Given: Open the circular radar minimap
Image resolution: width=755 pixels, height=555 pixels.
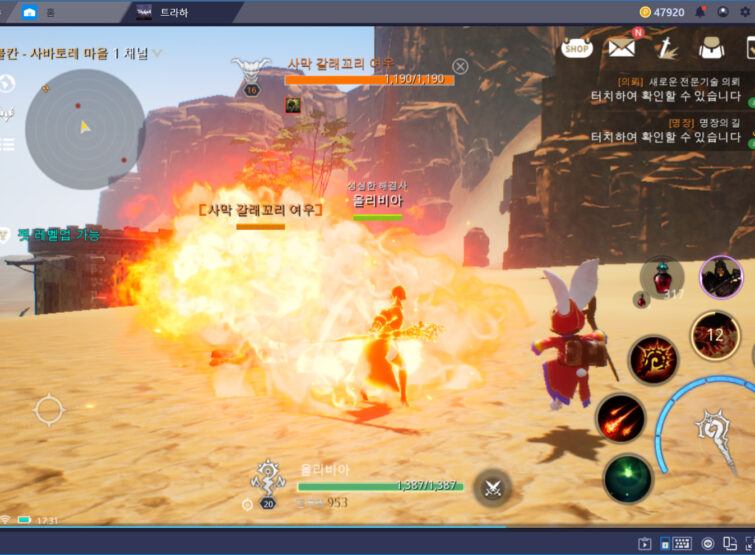Looking at the screenshot, I should point(84,122).
